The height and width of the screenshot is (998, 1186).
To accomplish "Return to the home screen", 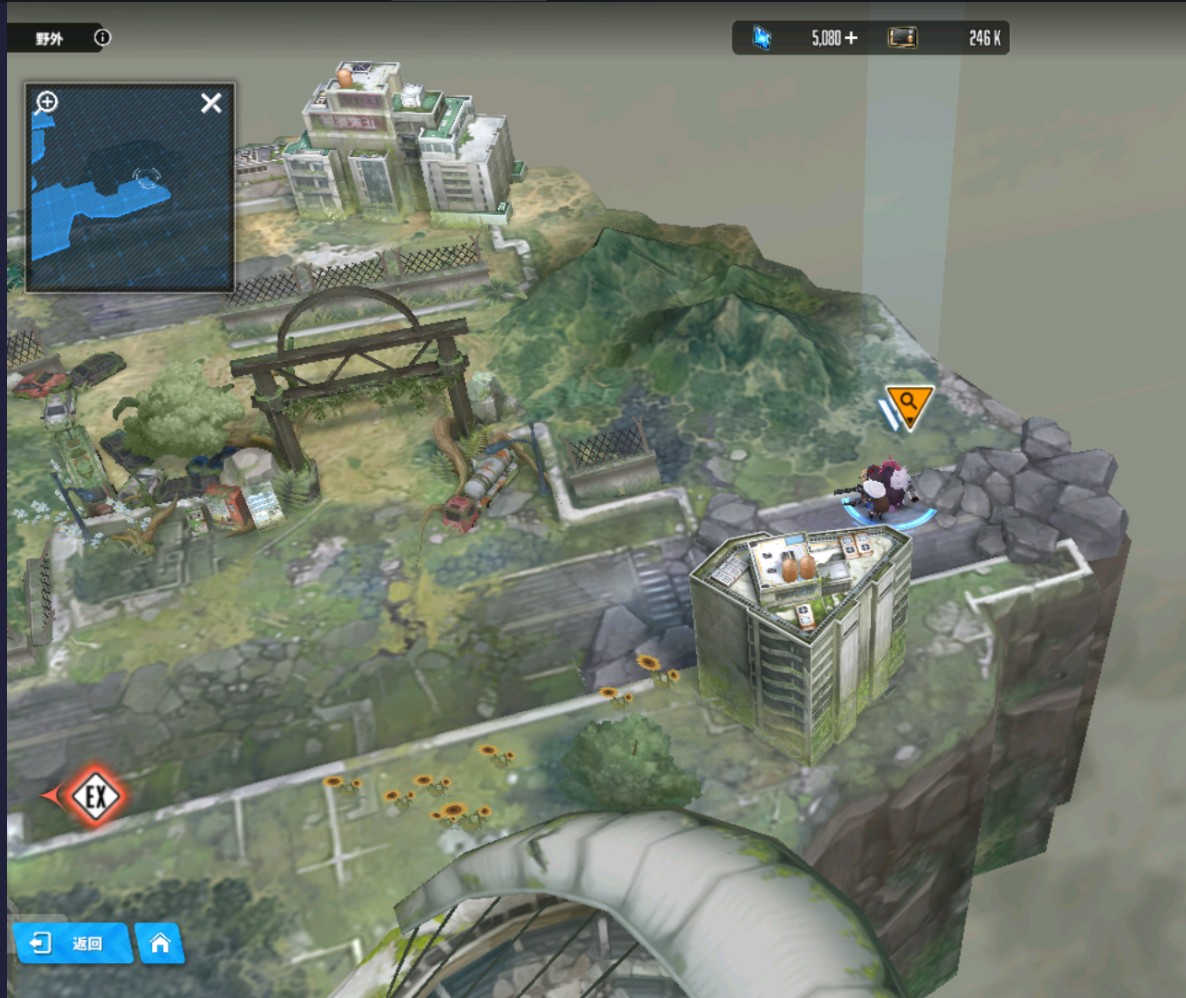I will tap(160, 943).
